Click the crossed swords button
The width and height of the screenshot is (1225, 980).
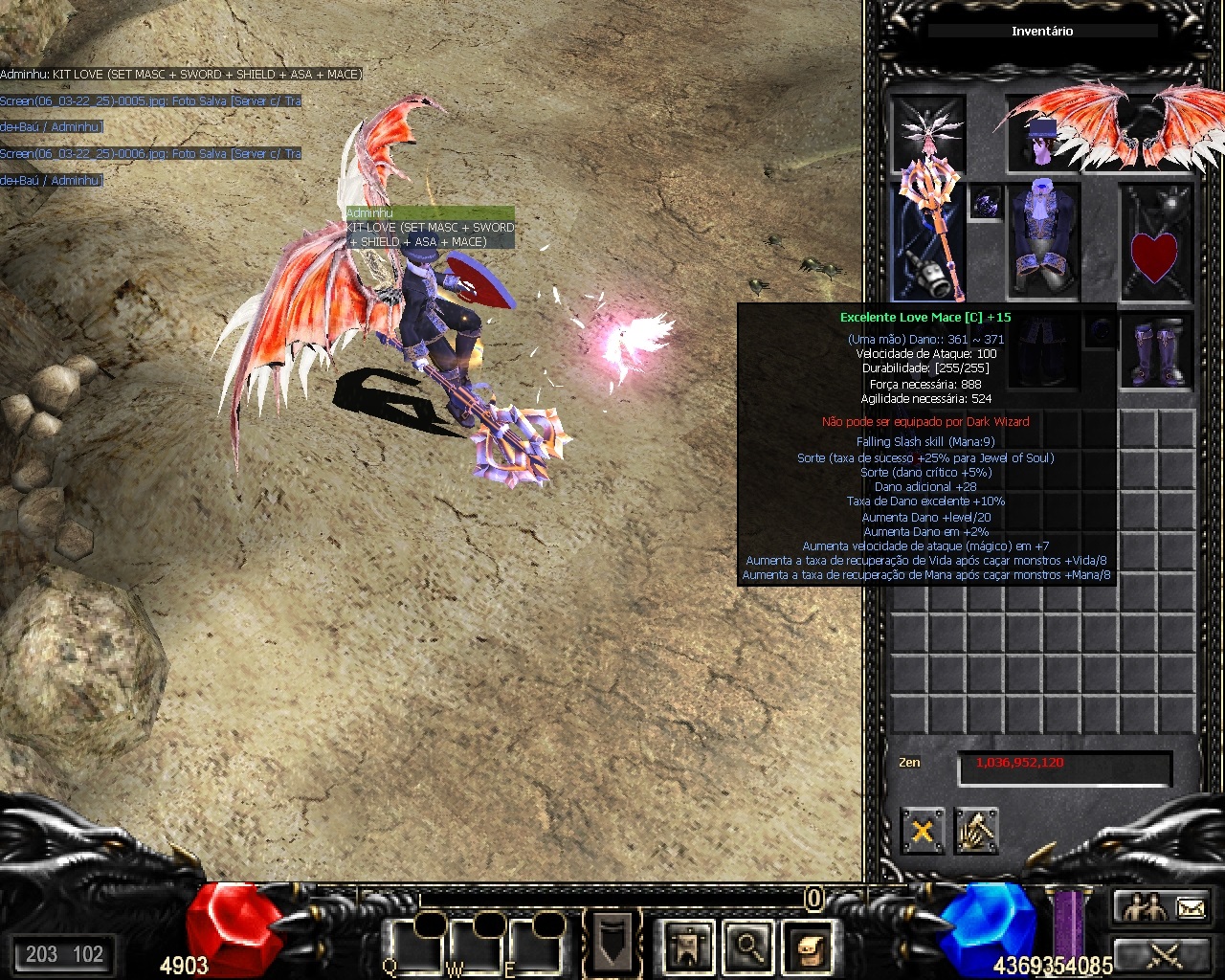[x=1165, y=953]
